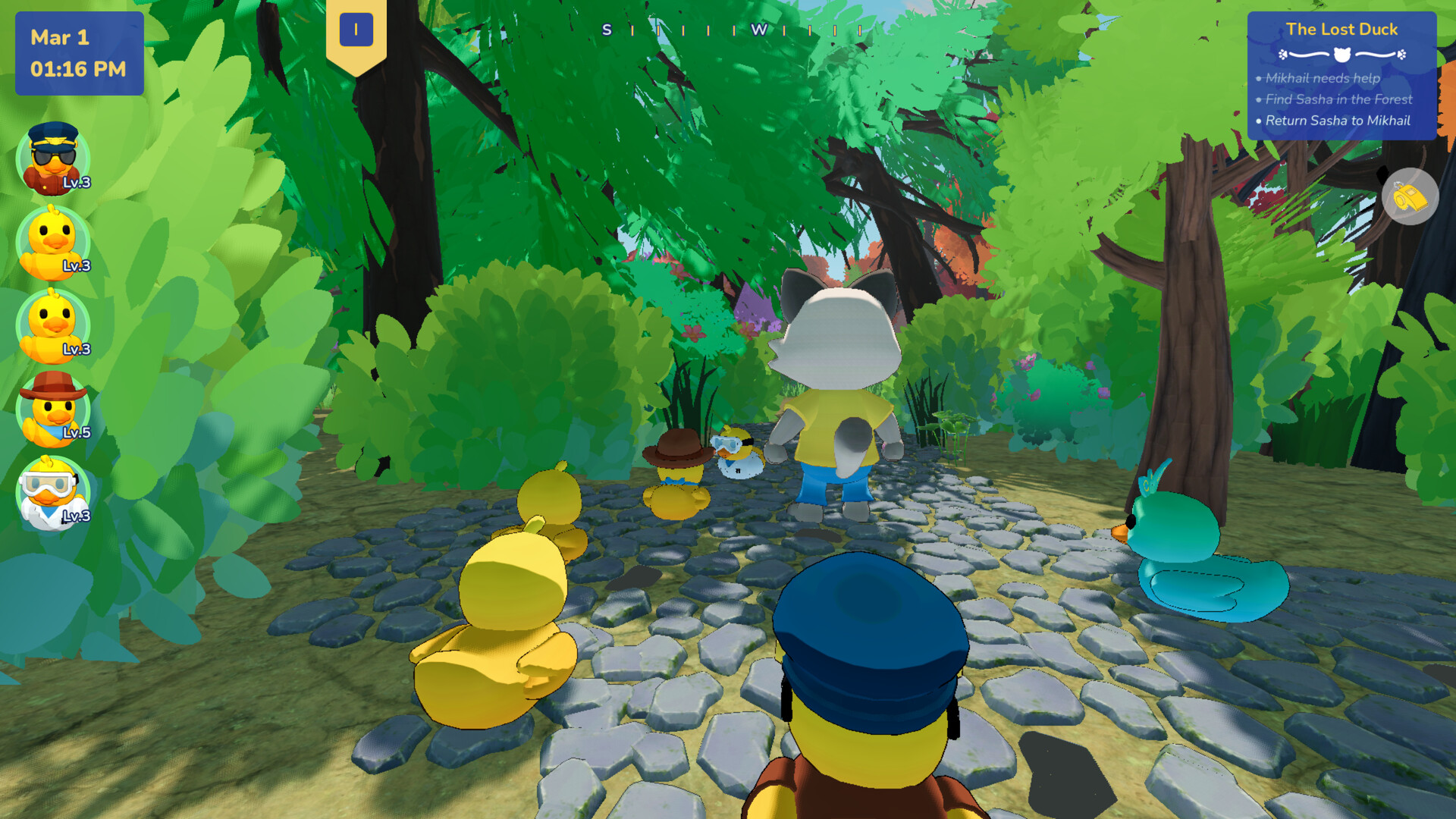Viewport: 1456px width, 819px height.
Task: Mark 'Return Sasha to Mikhail' as done
Action: 1338,121
